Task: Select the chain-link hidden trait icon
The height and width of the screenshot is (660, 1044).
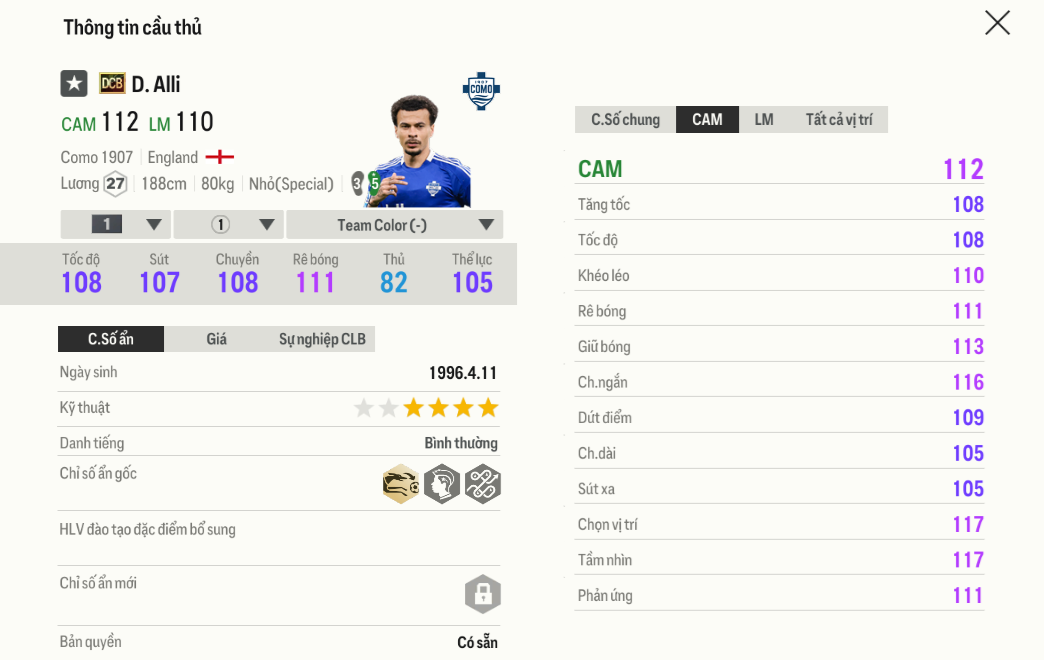Action: click(x=482, y=484)
